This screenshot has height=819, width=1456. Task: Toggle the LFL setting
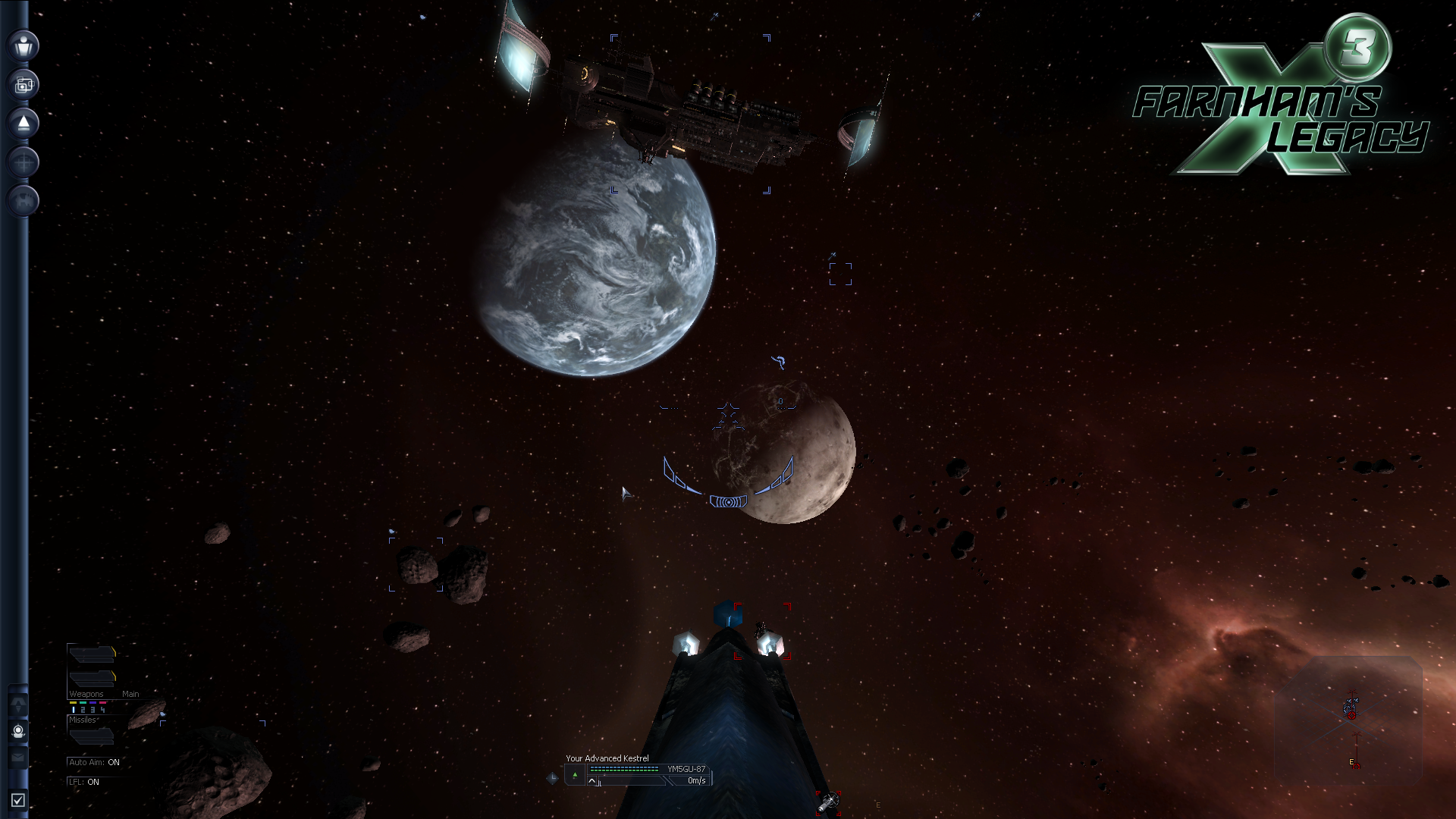(x=83, y=782)
